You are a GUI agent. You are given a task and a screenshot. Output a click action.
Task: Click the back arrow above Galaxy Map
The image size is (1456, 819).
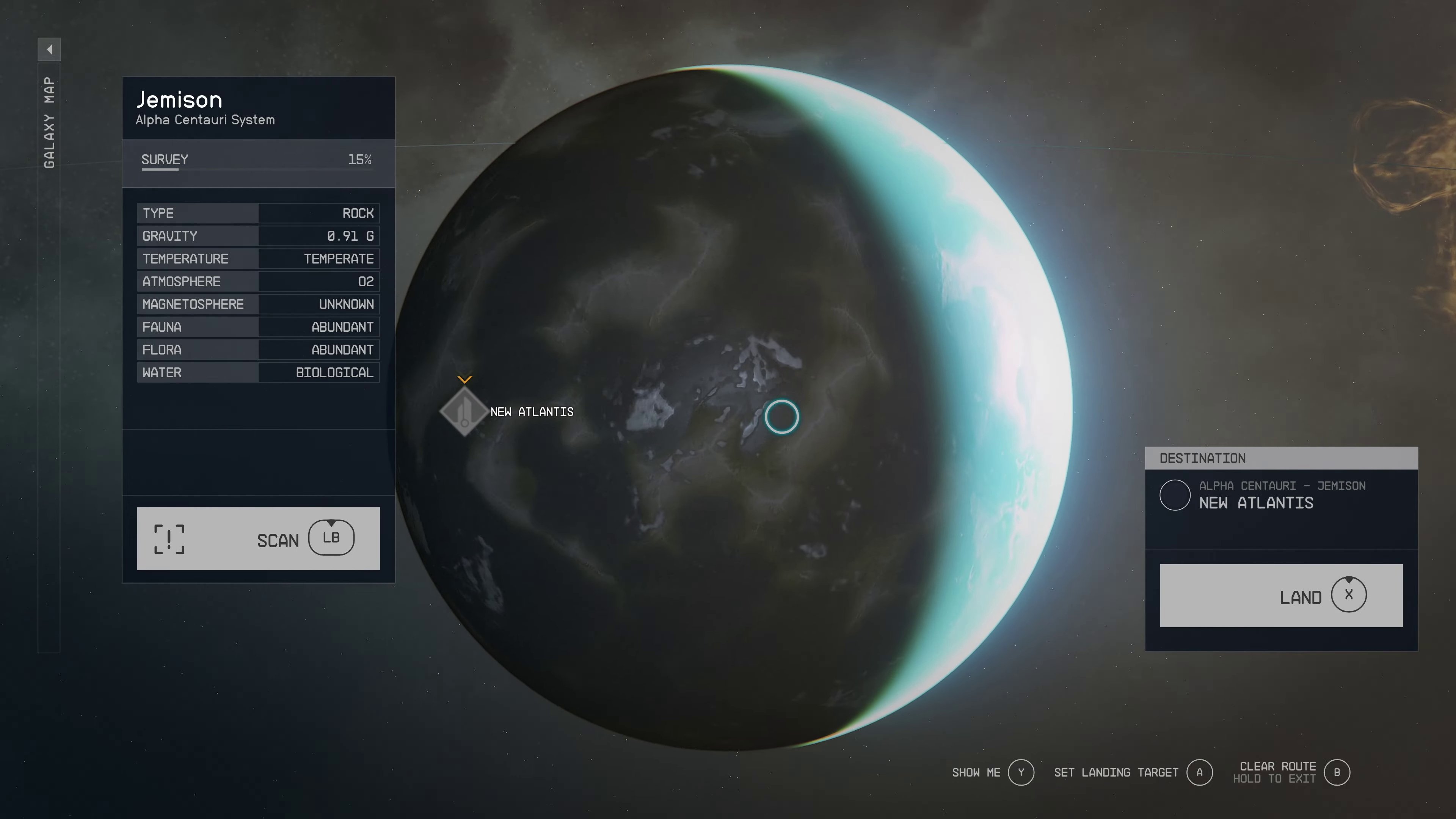coord(49,49)
